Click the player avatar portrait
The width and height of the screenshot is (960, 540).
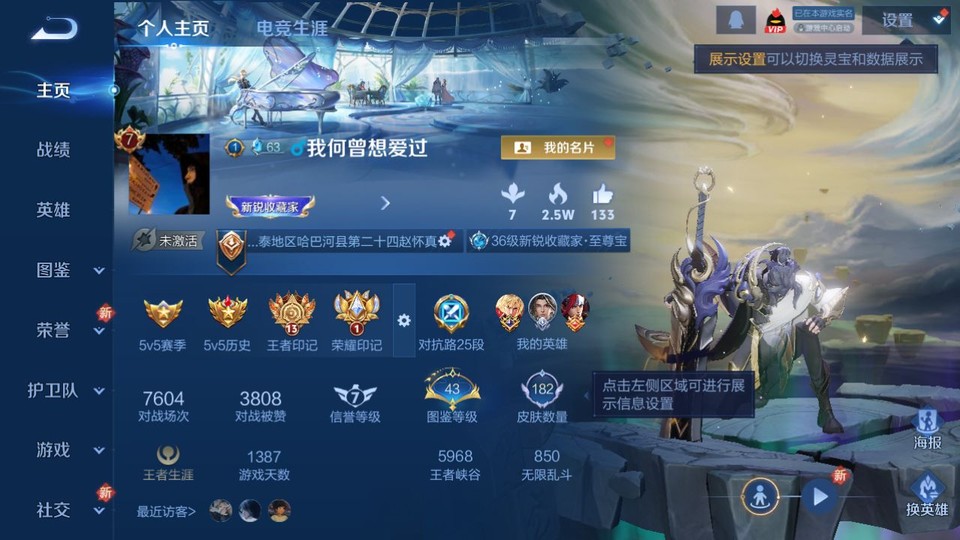168,174
